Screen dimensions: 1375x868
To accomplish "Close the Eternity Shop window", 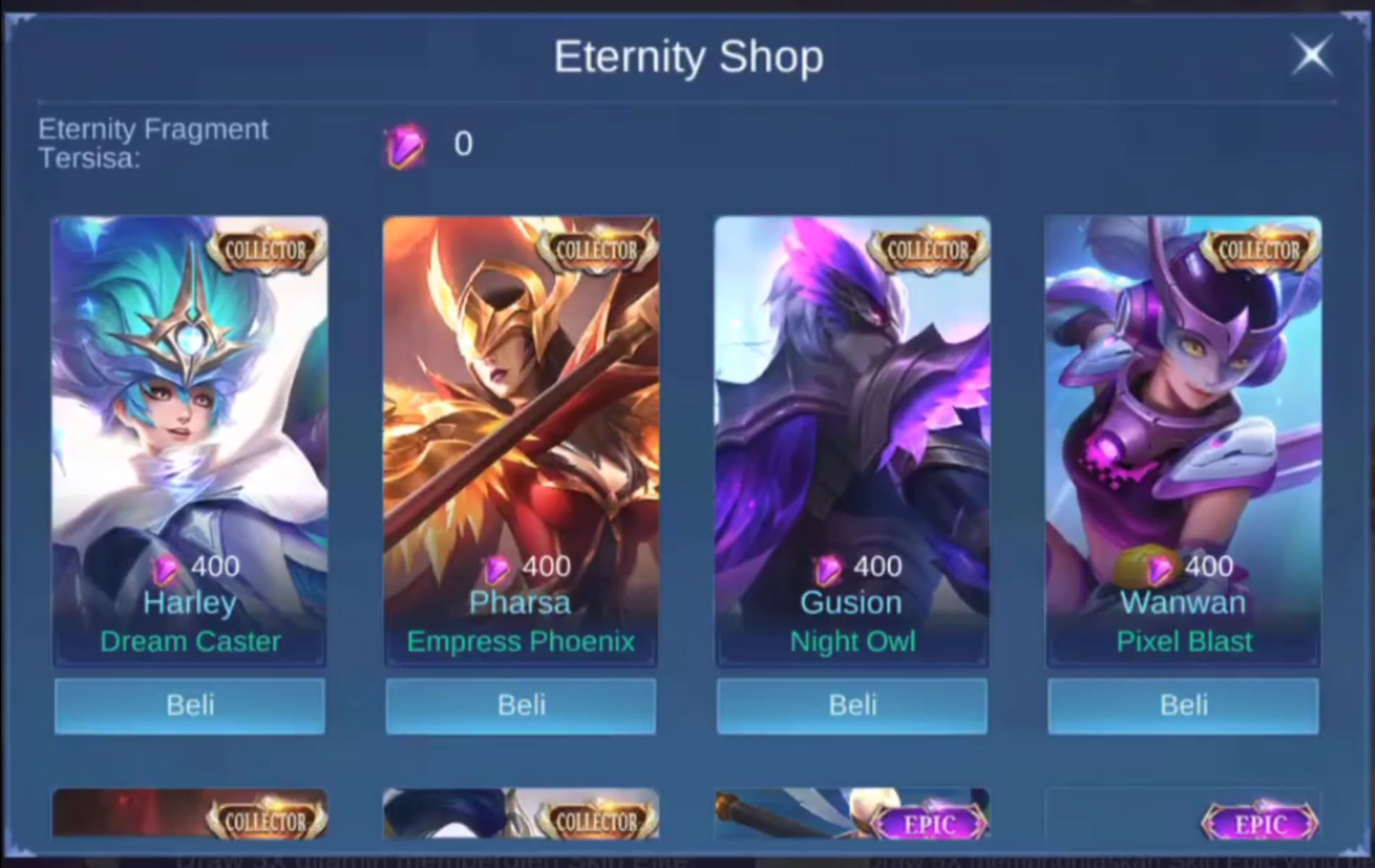I will coord(1312,56).
